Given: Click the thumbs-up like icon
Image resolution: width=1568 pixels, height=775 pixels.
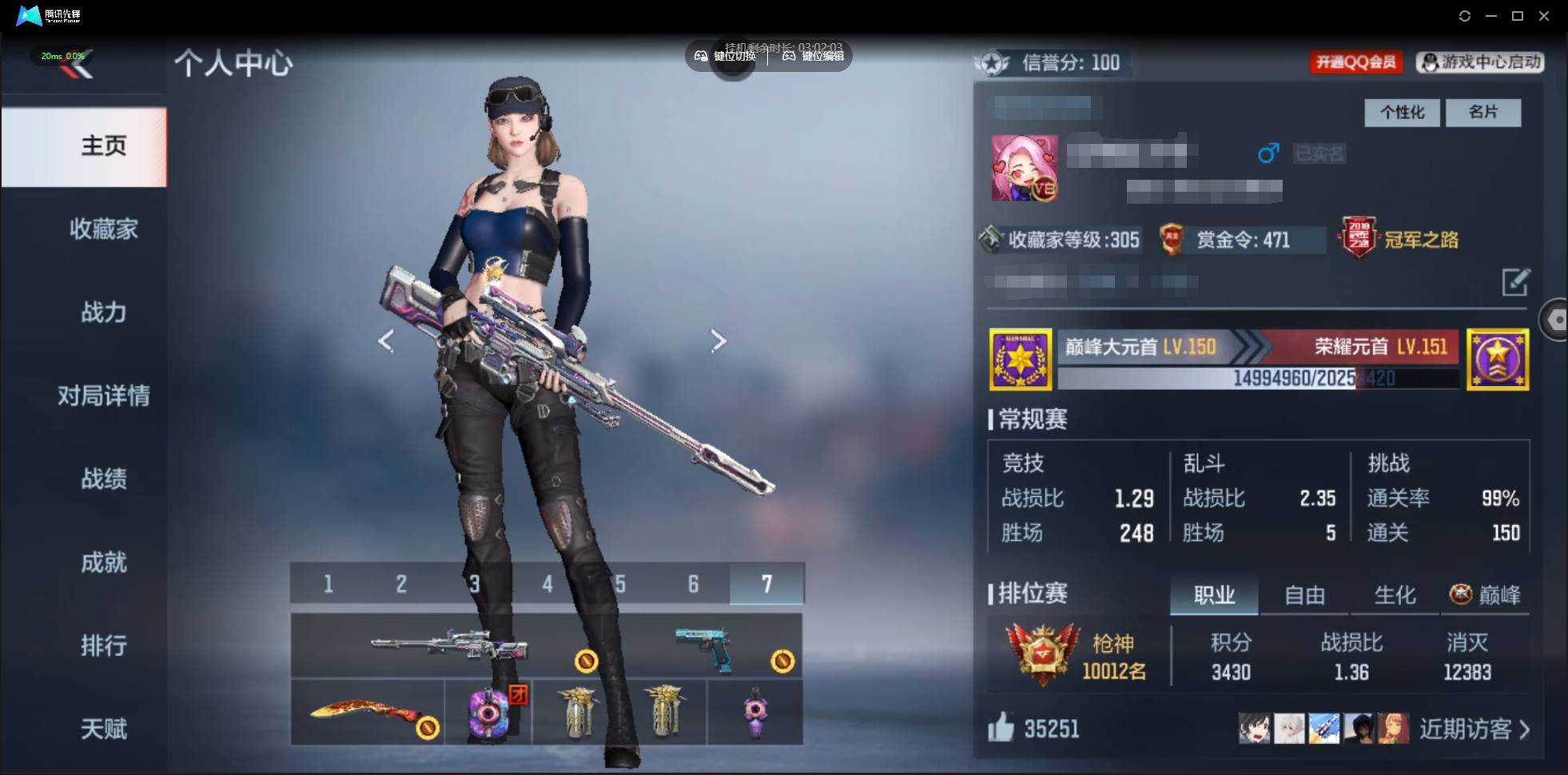Looking at the screenshot, I should (1001, 728).
